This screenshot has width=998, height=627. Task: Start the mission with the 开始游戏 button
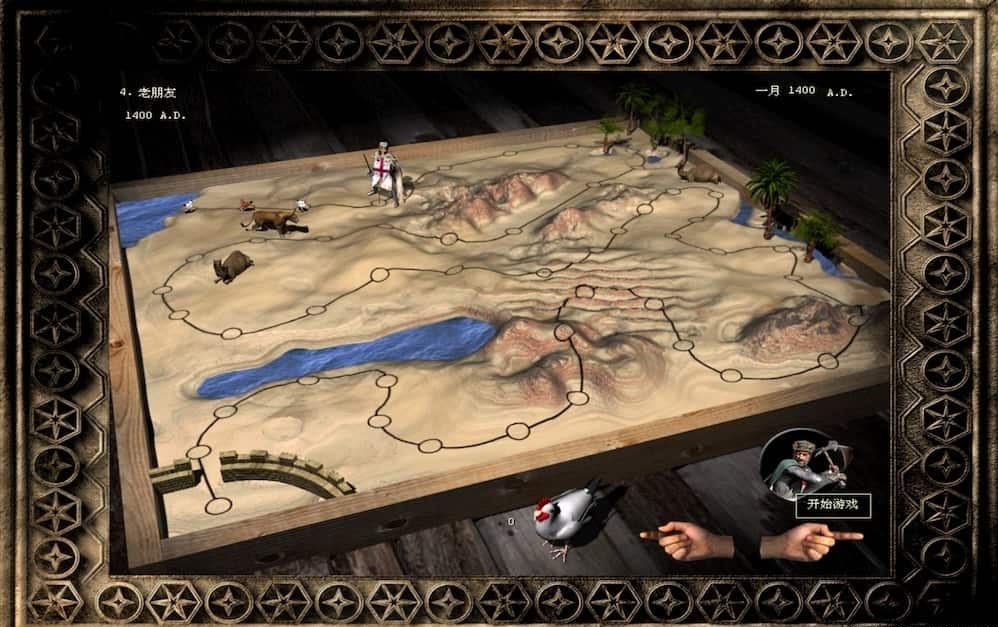832,505
